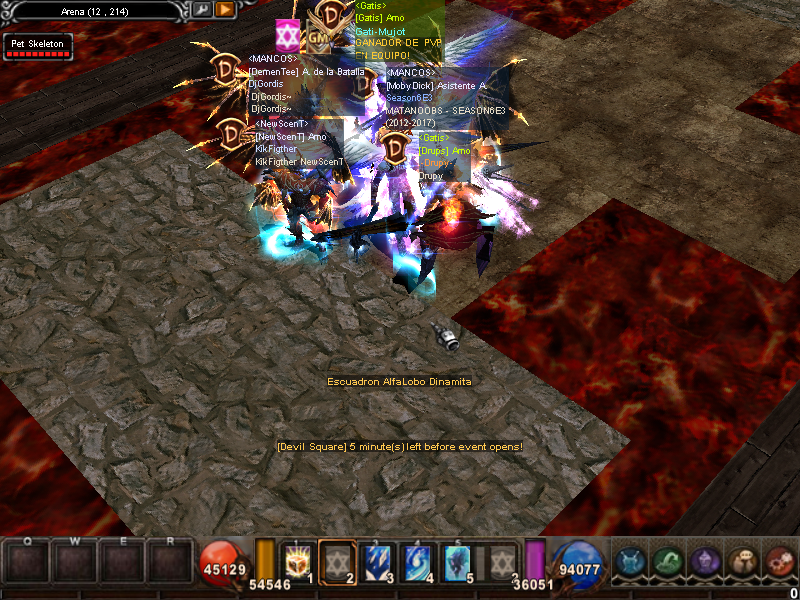This screenshot has width=800, height=600.
Task: Open the red gear menu icon
Action: pos(778,562)
